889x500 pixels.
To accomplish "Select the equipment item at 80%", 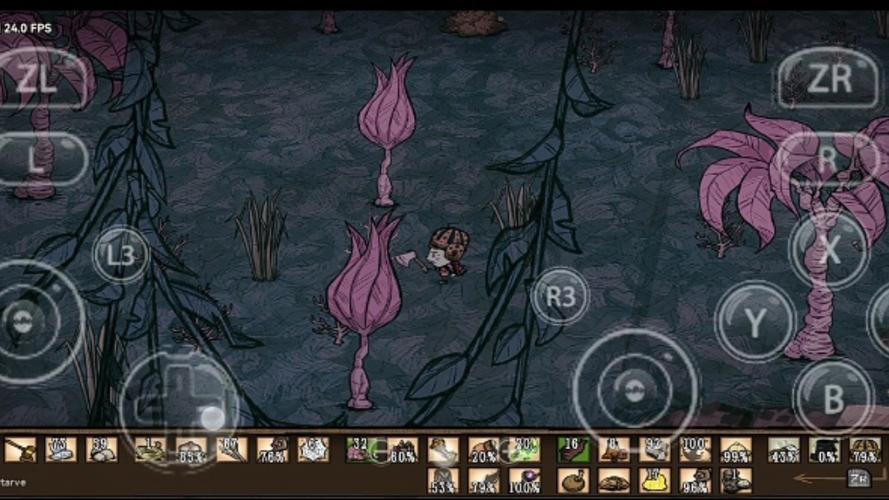I will pos(402,450).
